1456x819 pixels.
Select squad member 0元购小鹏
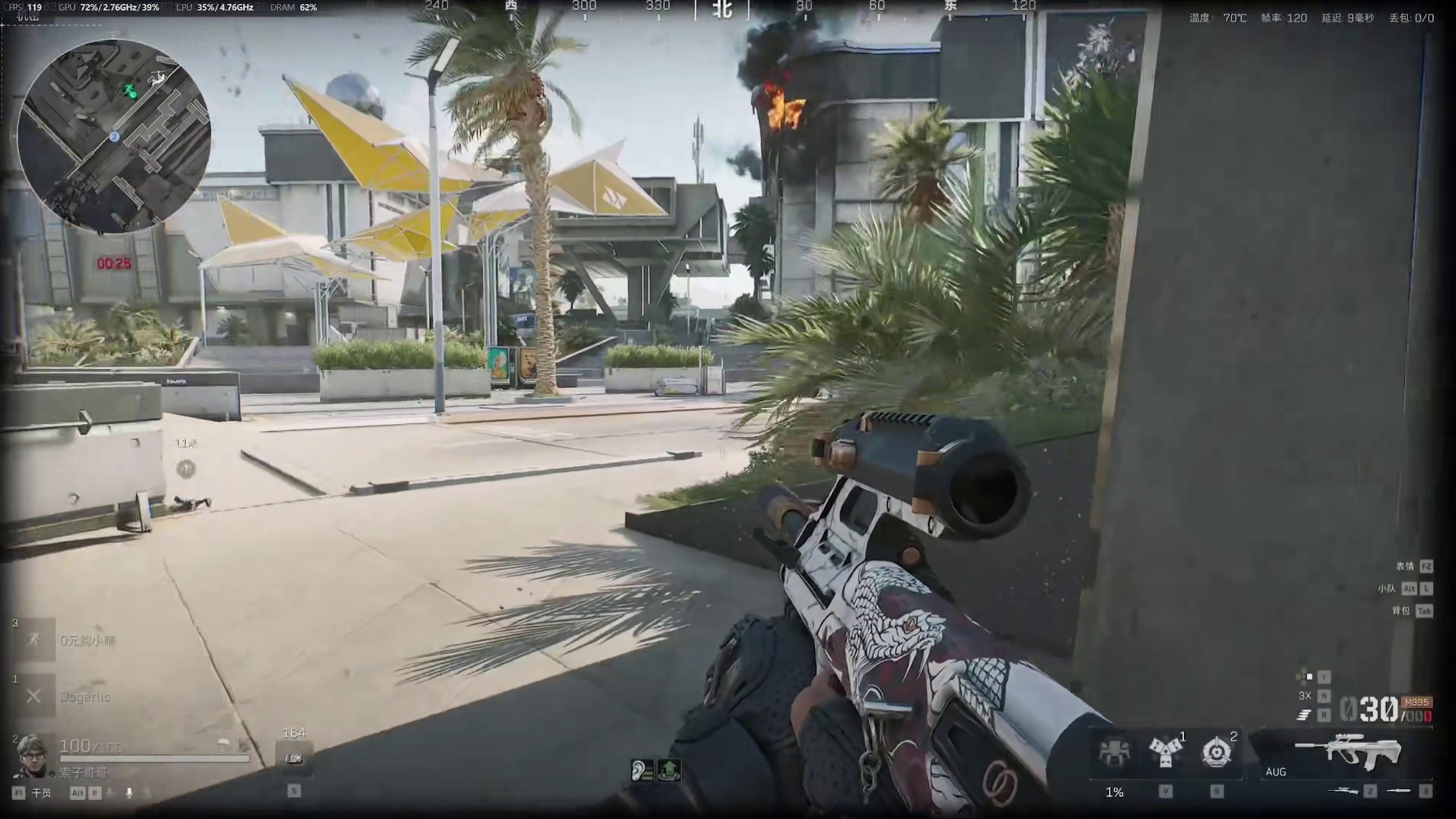[87, 641]
